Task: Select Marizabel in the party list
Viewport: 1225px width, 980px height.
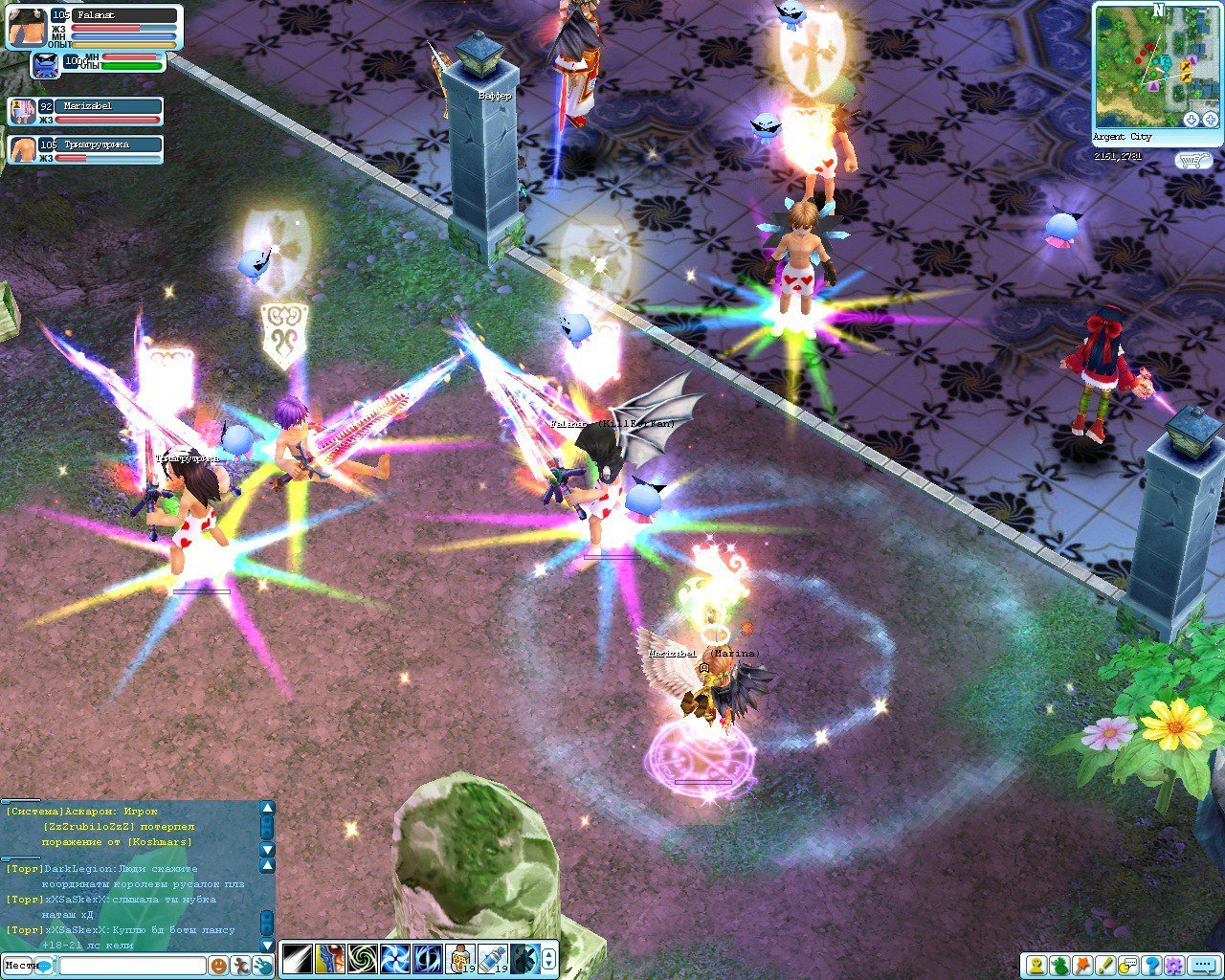Action: pos(86,112)
